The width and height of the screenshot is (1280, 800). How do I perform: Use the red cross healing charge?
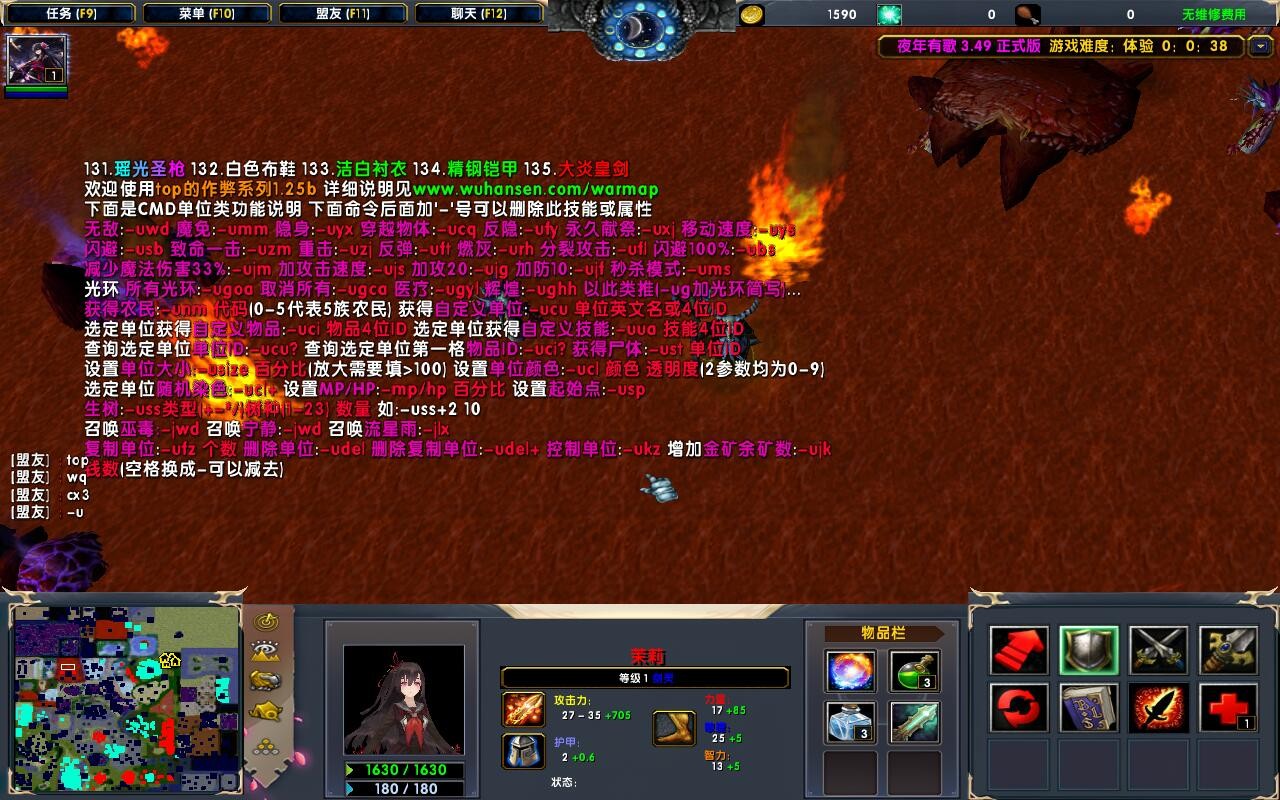tap(1229, 707)
